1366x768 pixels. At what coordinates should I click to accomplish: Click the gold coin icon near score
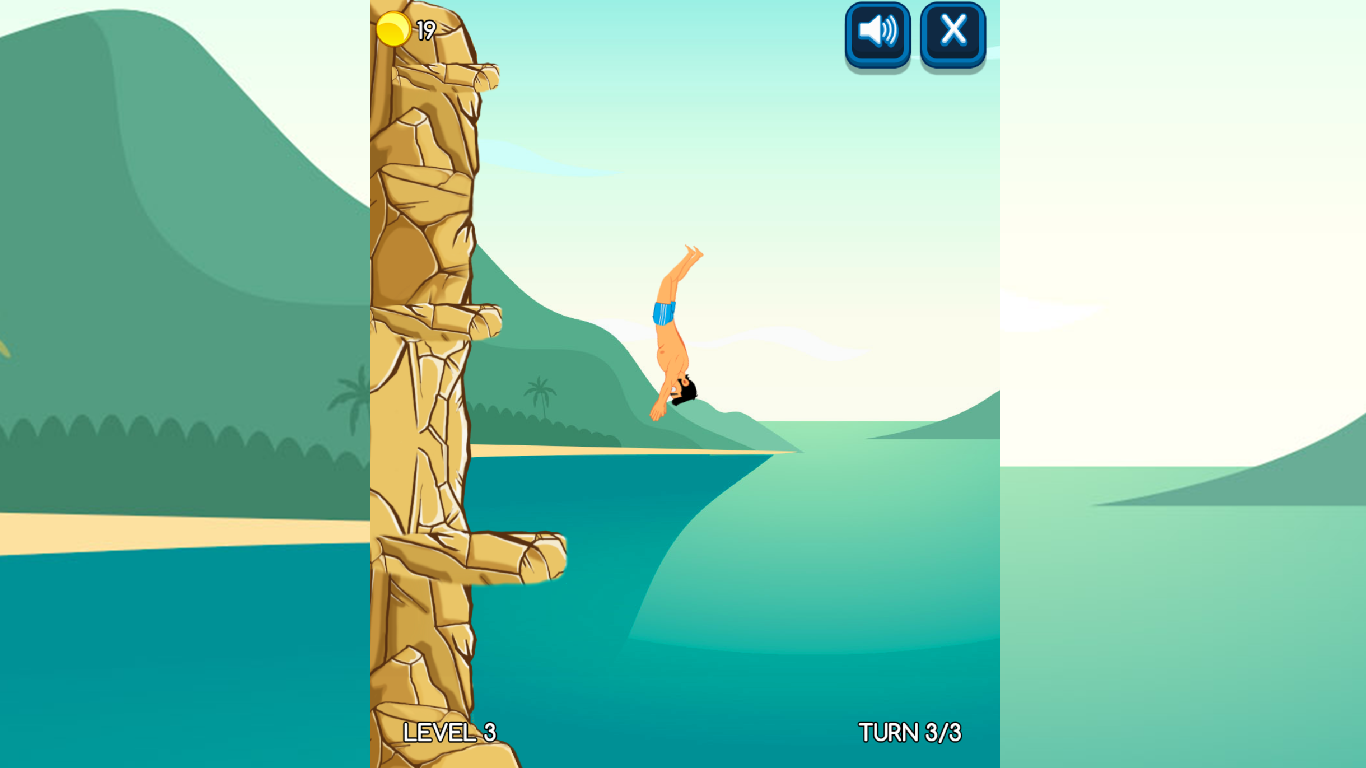(x=393, y=30)
